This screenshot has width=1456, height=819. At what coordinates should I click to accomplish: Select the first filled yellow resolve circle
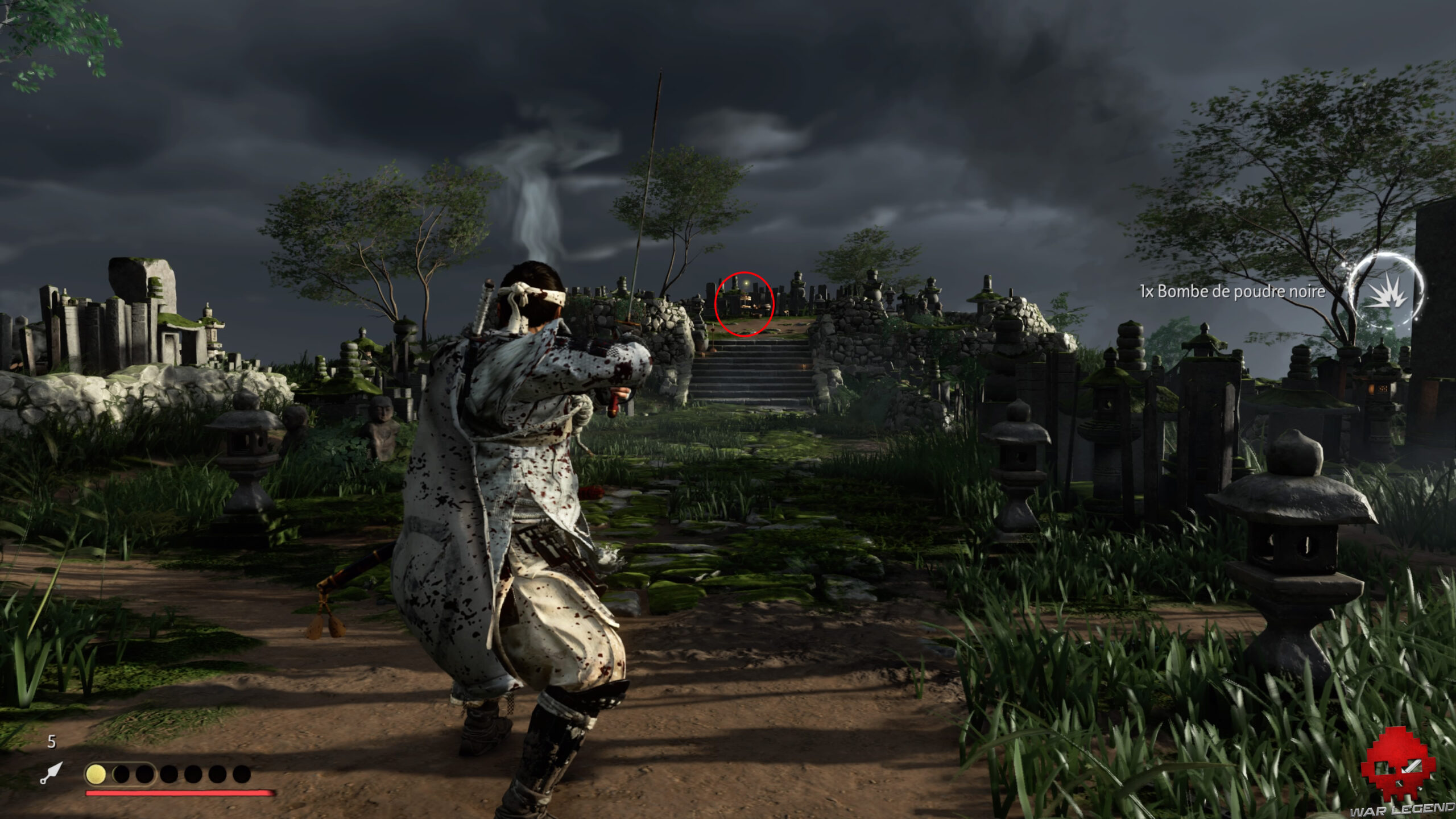pyautogui.click(x=96, y=775)
